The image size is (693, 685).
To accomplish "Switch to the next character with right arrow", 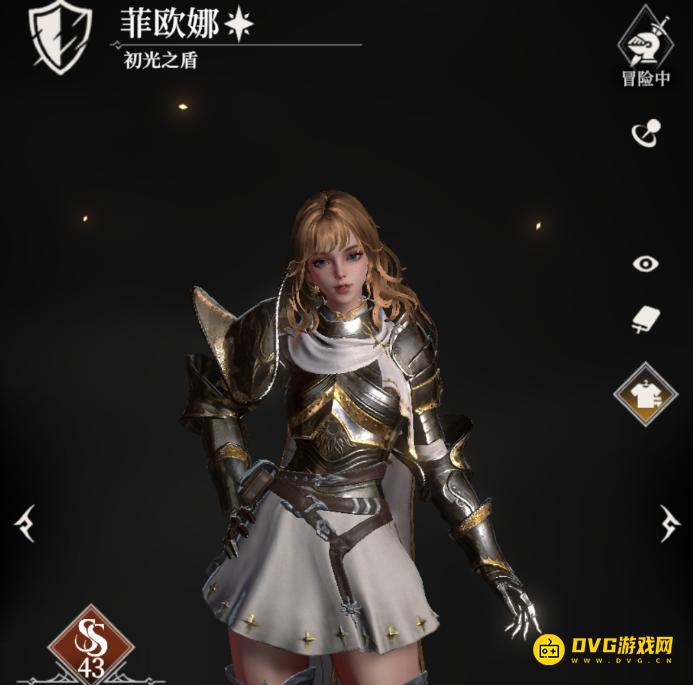I will click(x=669, y=522).
